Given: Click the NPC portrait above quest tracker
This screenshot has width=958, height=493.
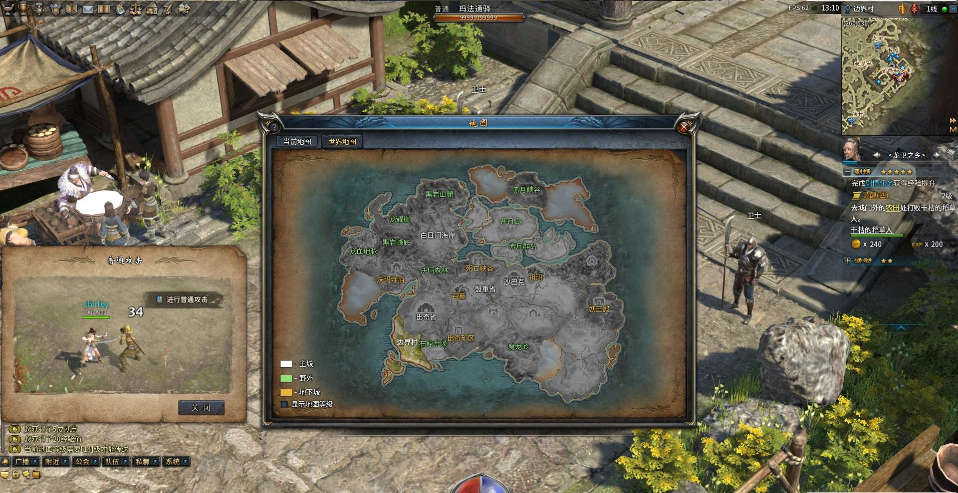Looking at the screenshot, I should (x=852, y=150).
